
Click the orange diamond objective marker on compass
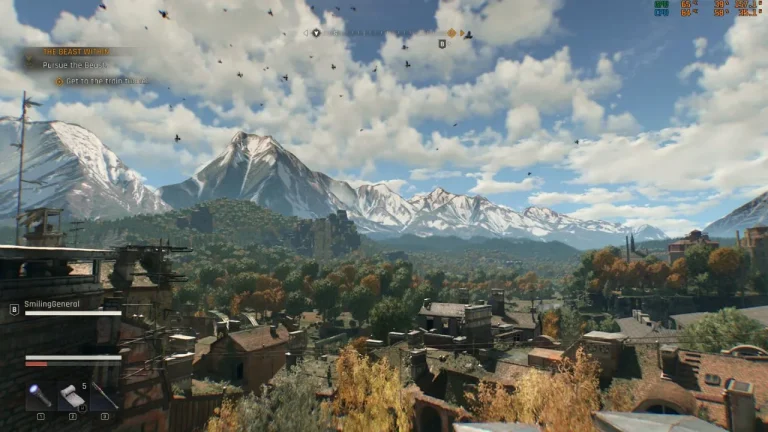coord(451,33)
